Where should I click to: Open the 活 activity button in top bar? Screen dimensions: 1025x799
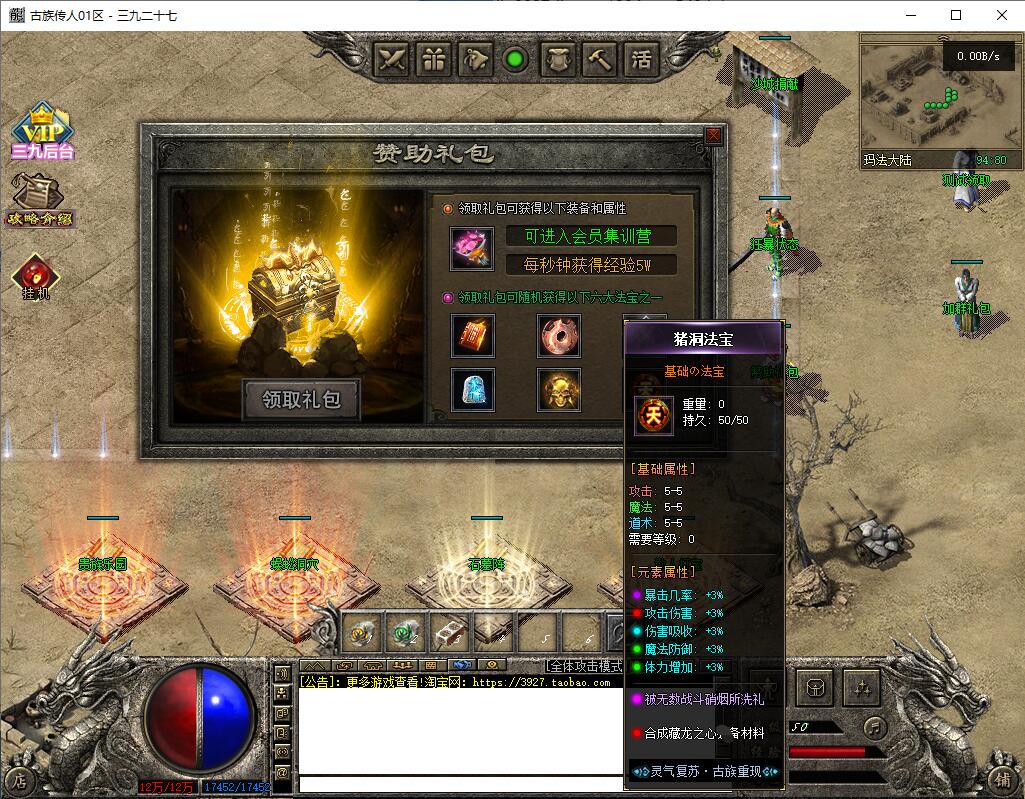click(x=640, y=59)
